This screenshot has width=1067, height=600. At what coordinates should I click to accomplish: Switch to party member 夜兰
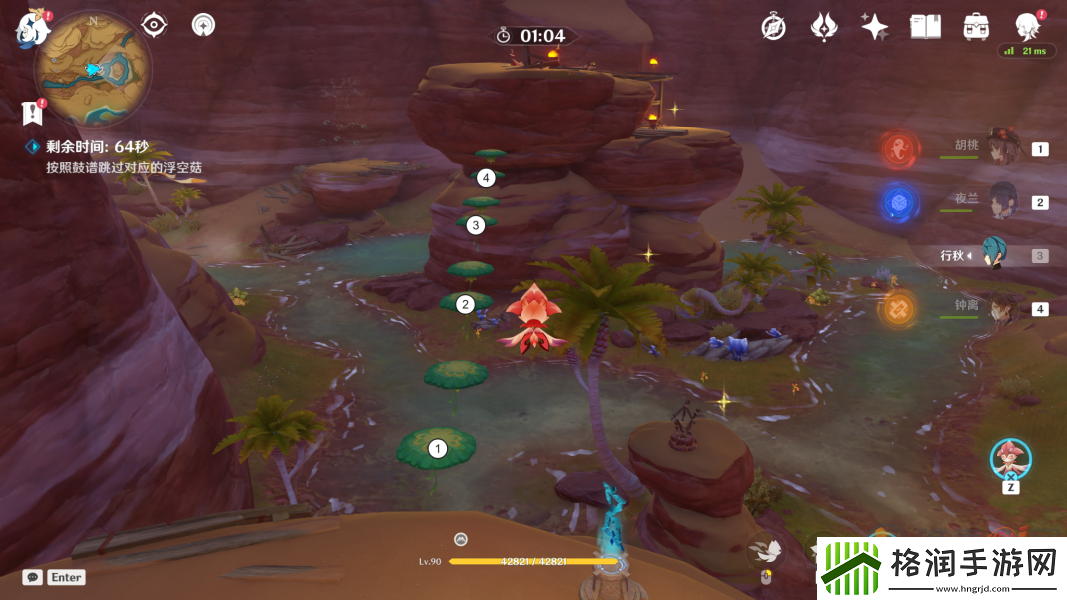click(1000, 201)
